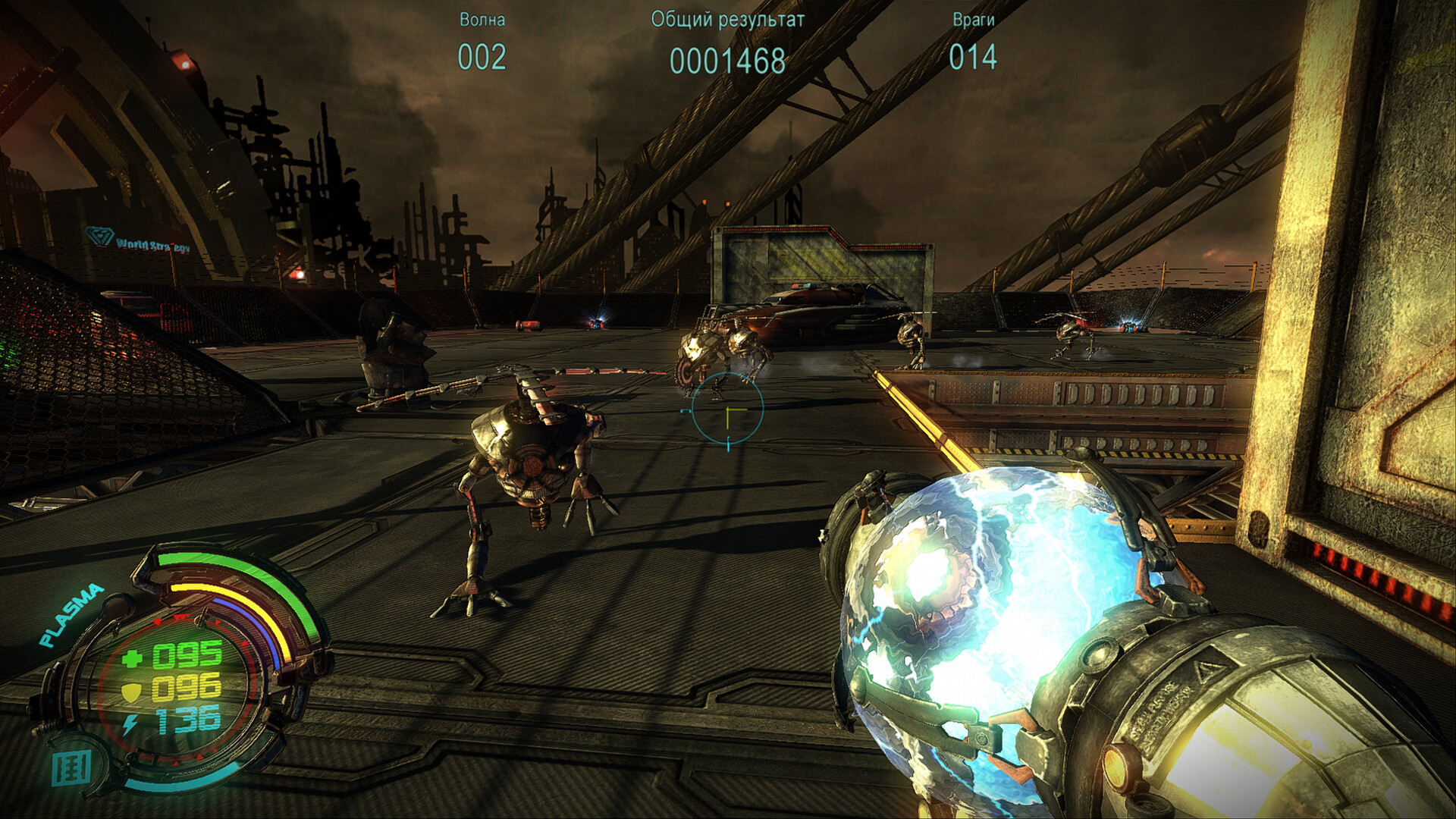
Task: Select the square plasma weapon icon
Action: coord(72,768)
